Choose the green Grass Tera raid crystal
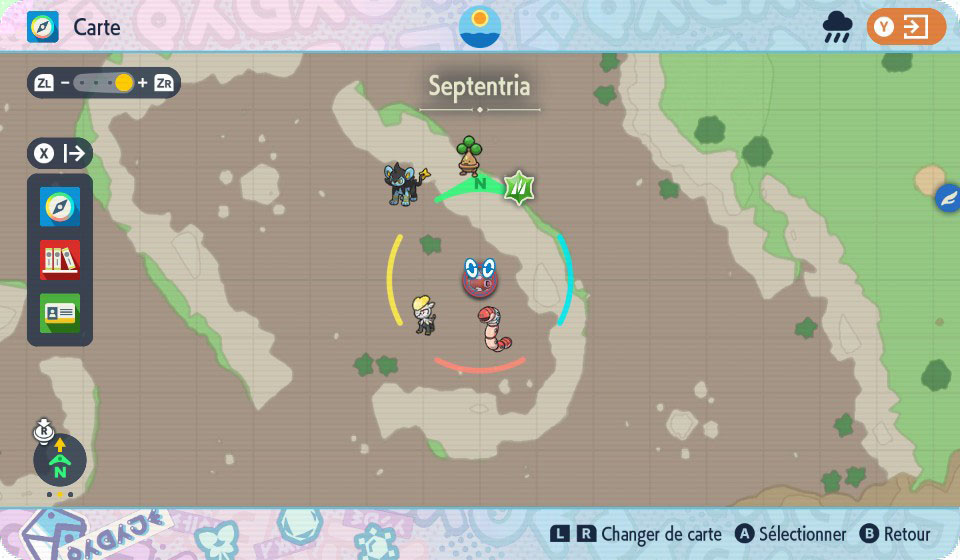Image resolution: width=960 pixels, height=560 pixels. tap(519, 187)
